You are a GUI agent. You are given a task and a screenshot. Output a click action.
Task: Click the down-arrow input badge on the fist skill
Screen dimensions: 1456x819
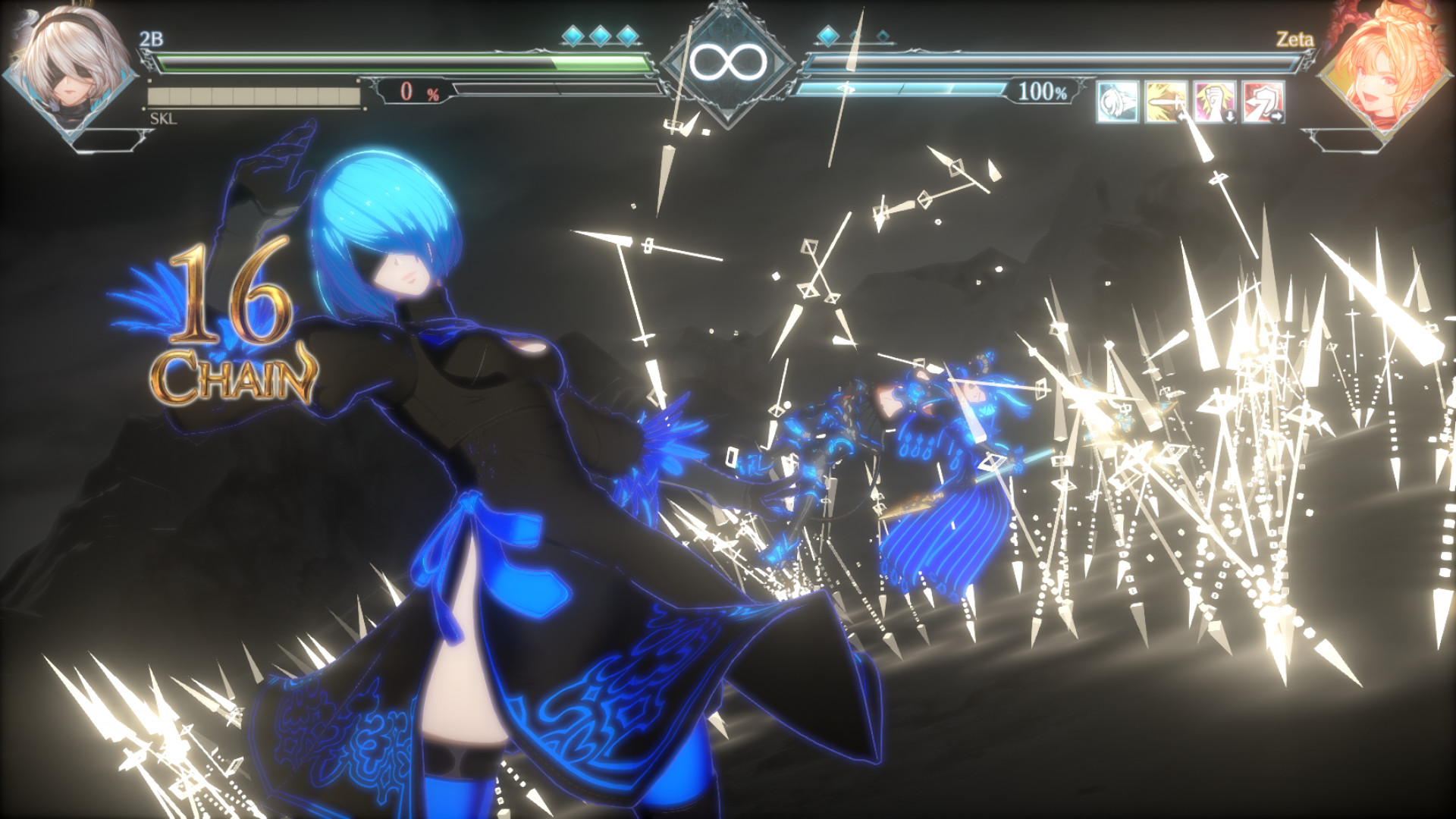(x=1232, y=118)
